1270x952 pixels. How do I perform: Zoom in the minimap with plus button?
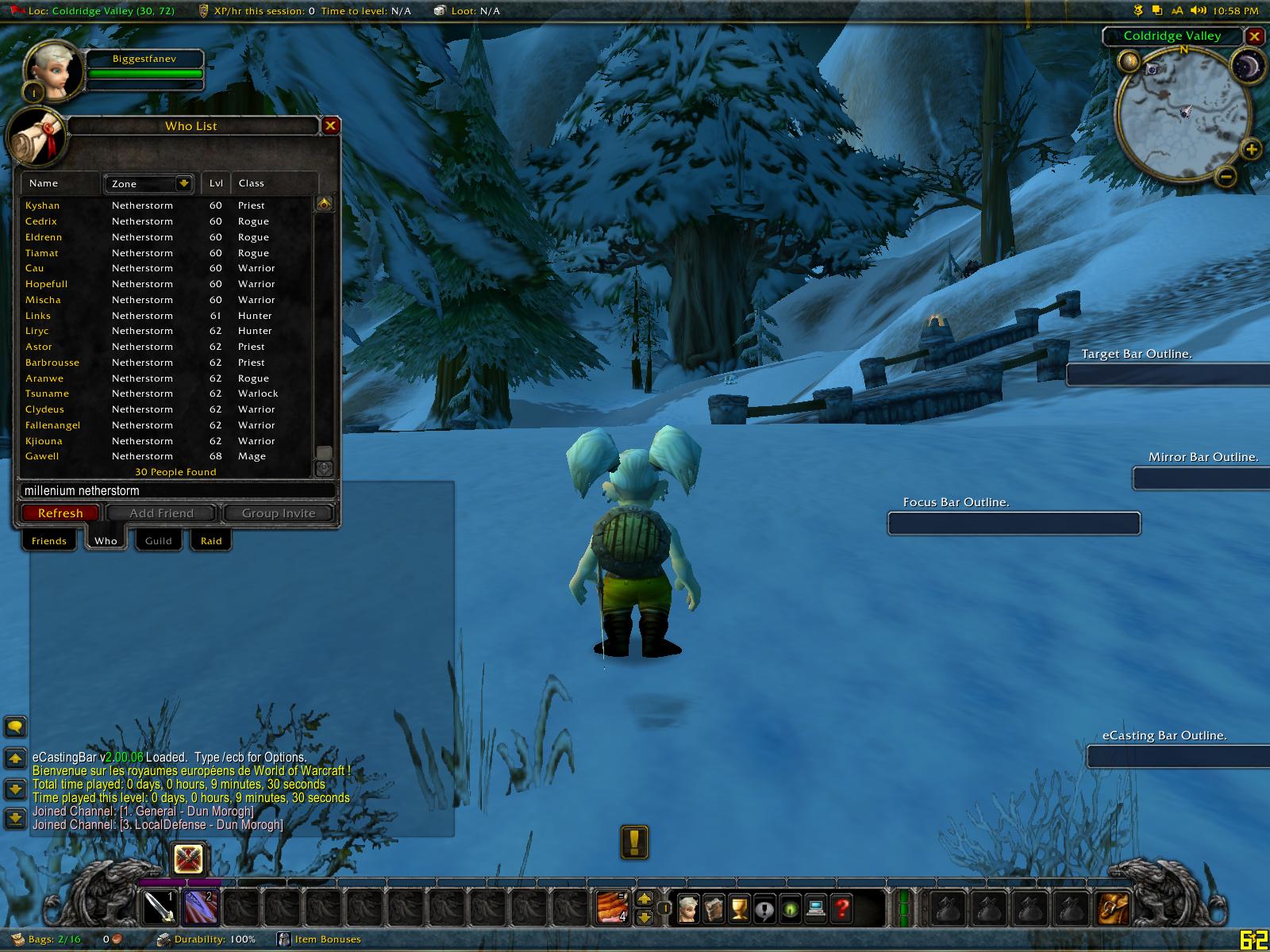(x=1251, y=149)
